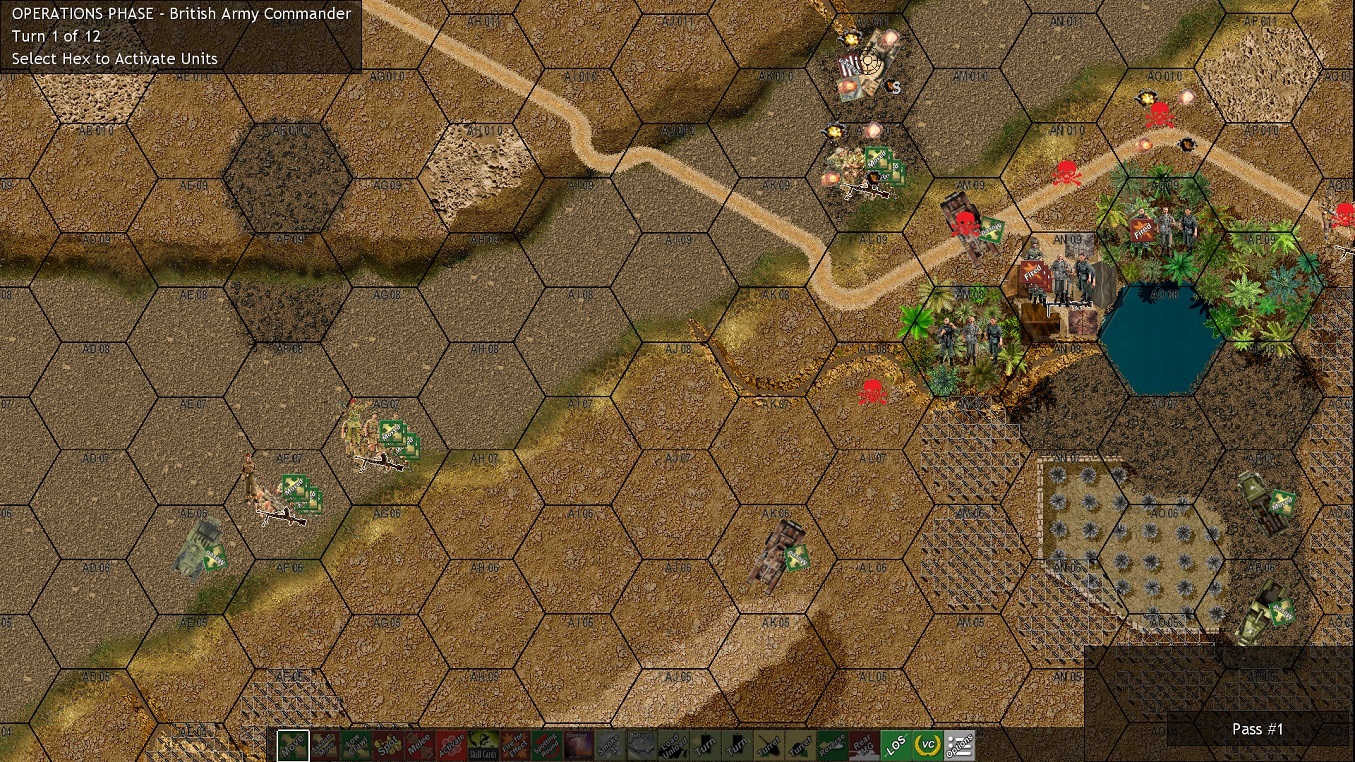Select the Move order icon
This screenshot has height=762, width=1355.
pos(293,746)
